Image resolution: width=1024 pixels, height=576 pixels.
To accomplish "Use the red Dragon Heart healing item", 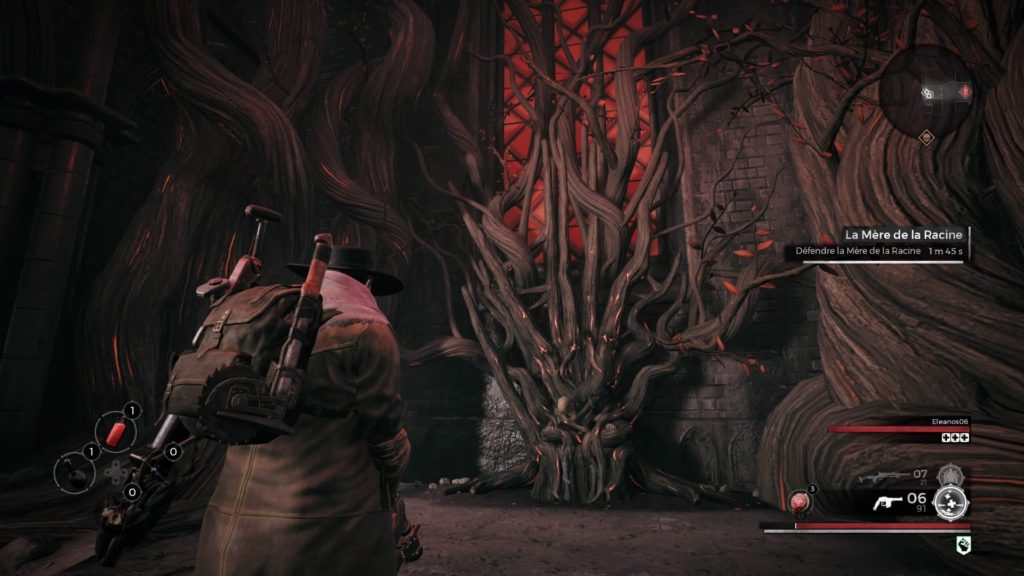I will [x=801, y=500].
